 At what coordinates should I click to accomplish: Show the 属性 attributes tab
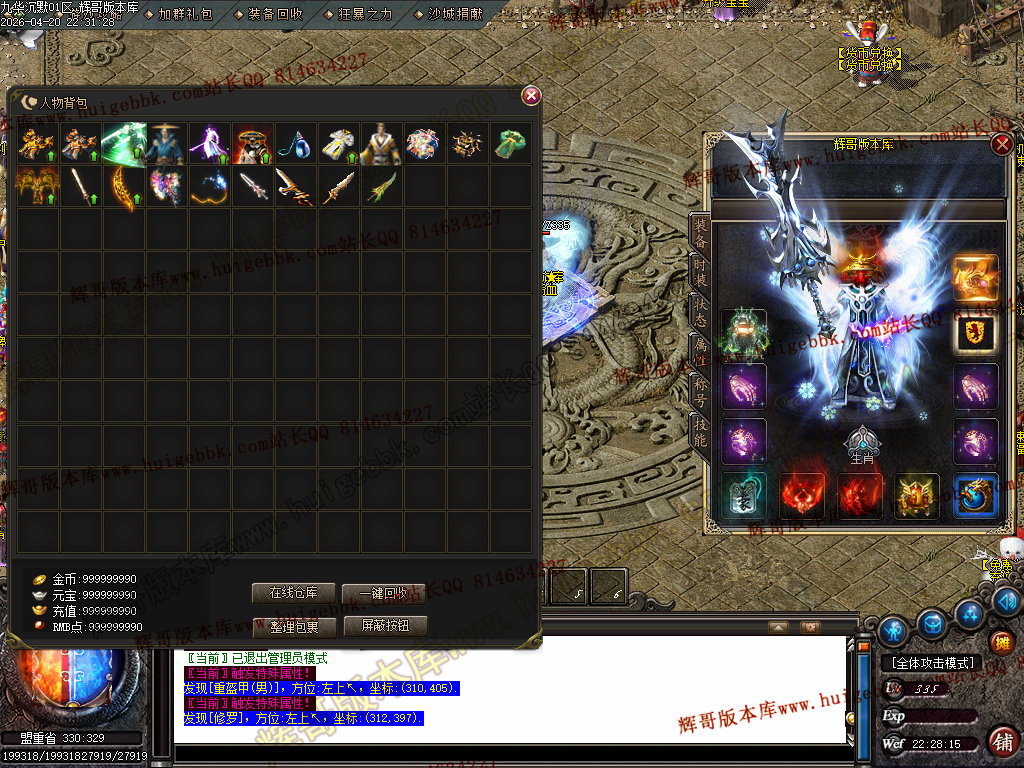[x=701, y=356]
